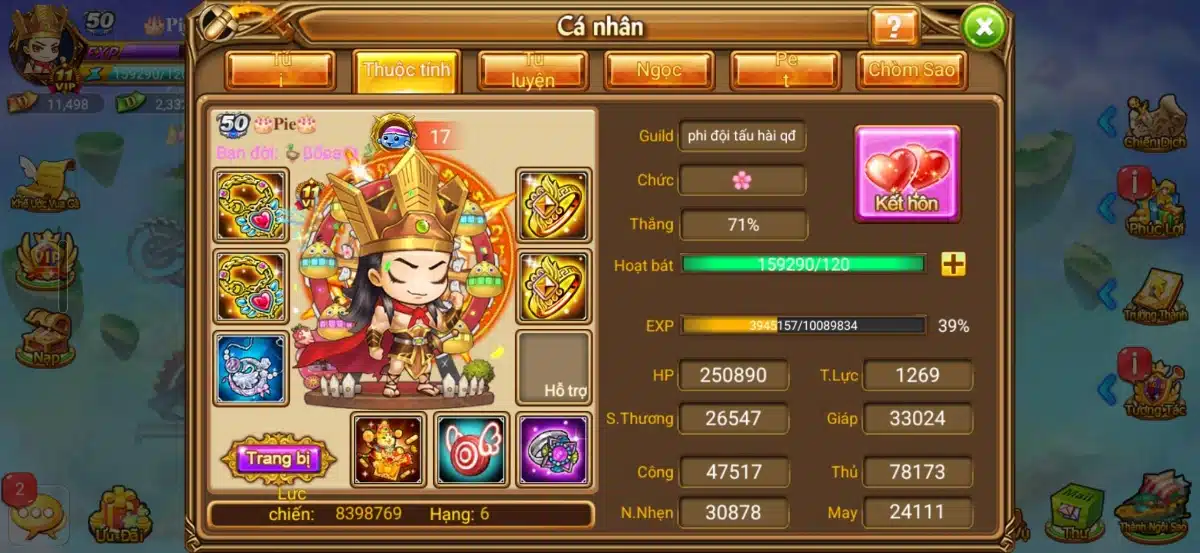Open the Pet tab
The width and height of the screenshot is (1200, 553).
(x=785, y=71)
